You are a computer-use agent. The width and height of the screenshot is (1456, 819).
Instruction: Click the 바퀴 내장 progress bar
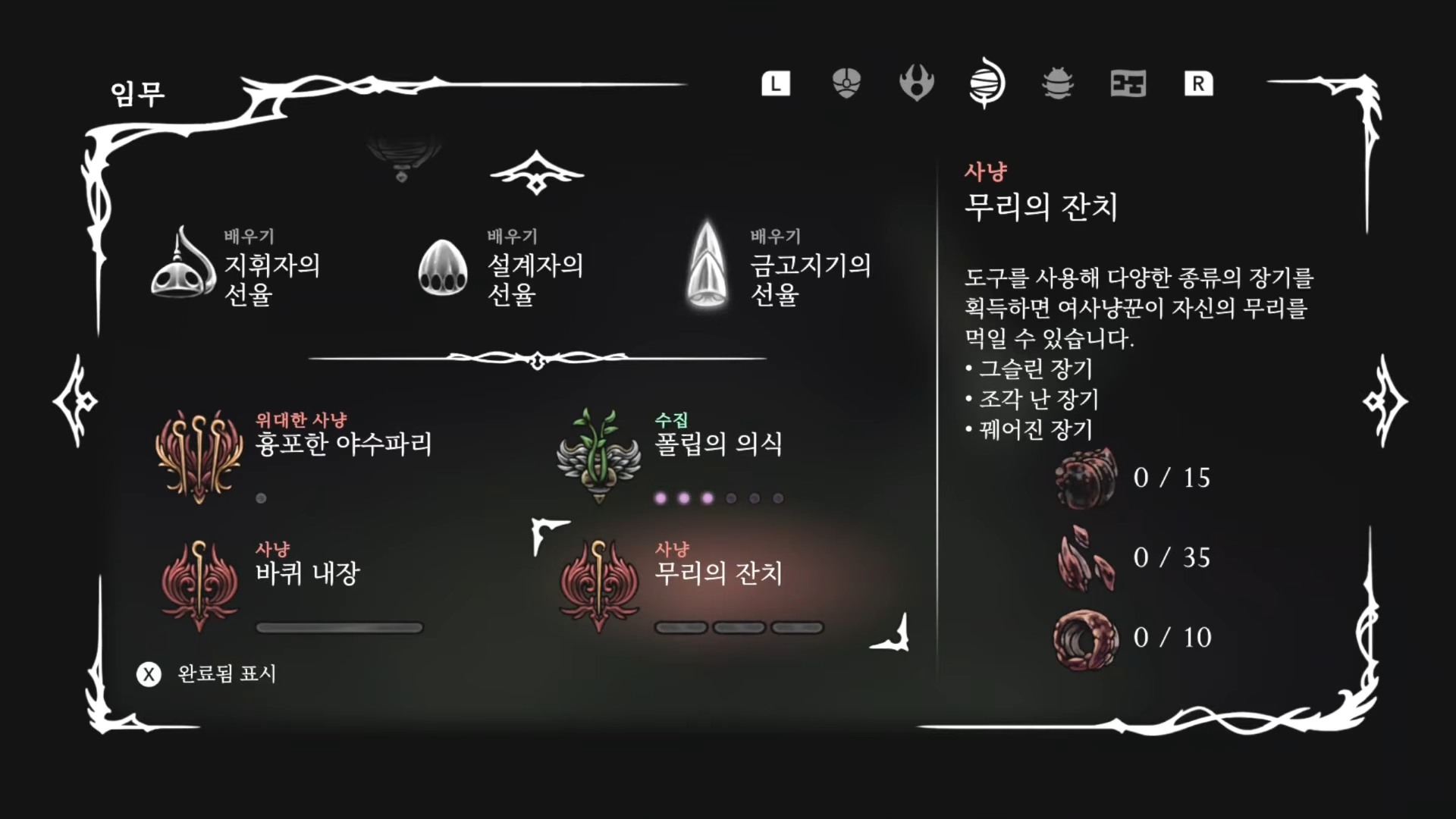339,627
